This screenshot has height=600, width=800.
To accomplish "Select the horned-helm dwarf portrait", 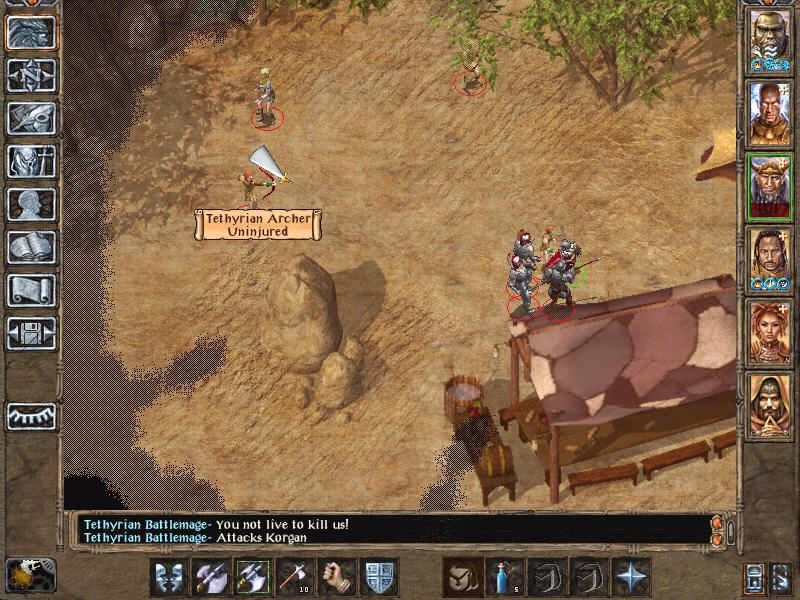I will tap(769, 187).
